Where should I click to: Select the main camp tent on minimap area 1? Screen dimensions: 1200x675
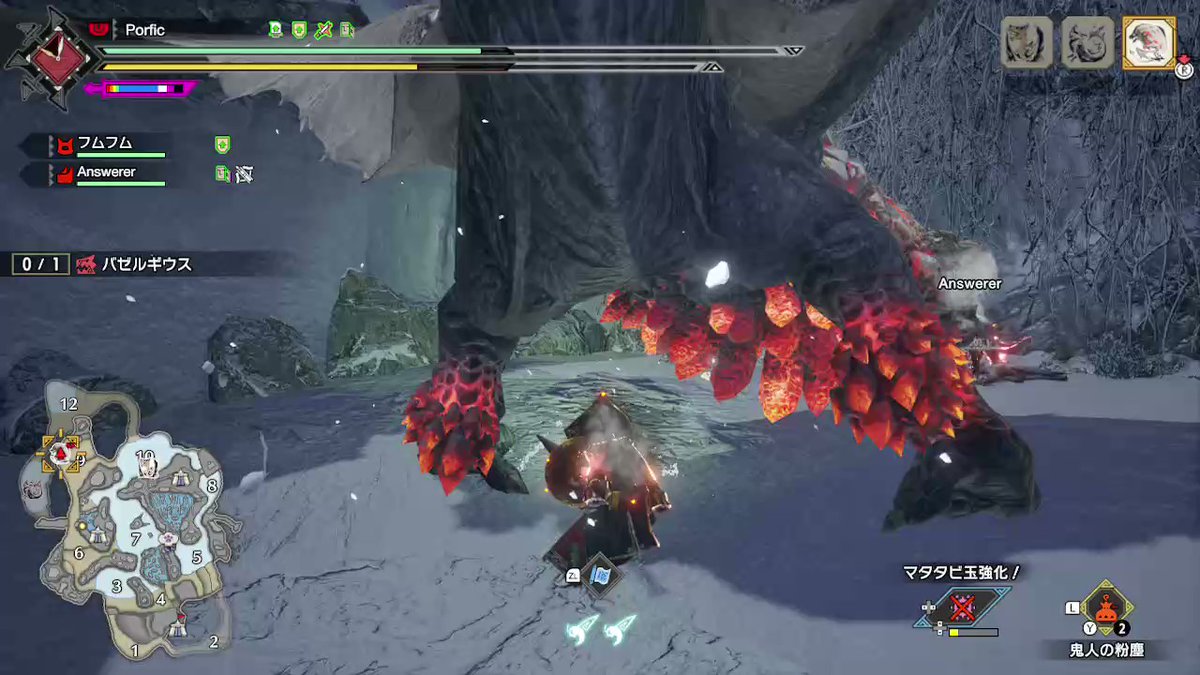[178, 627]
